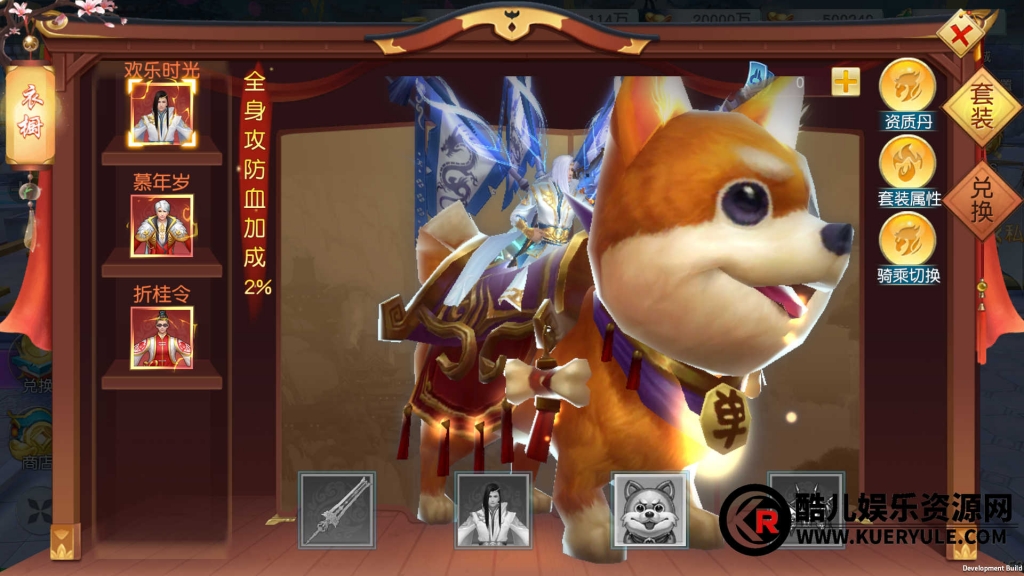The height and width of the screenshot is (576, 1024).
Task: Choose the 慕年岁 outfit portrait
Action: pyautogui.click(x=161, y=225)
